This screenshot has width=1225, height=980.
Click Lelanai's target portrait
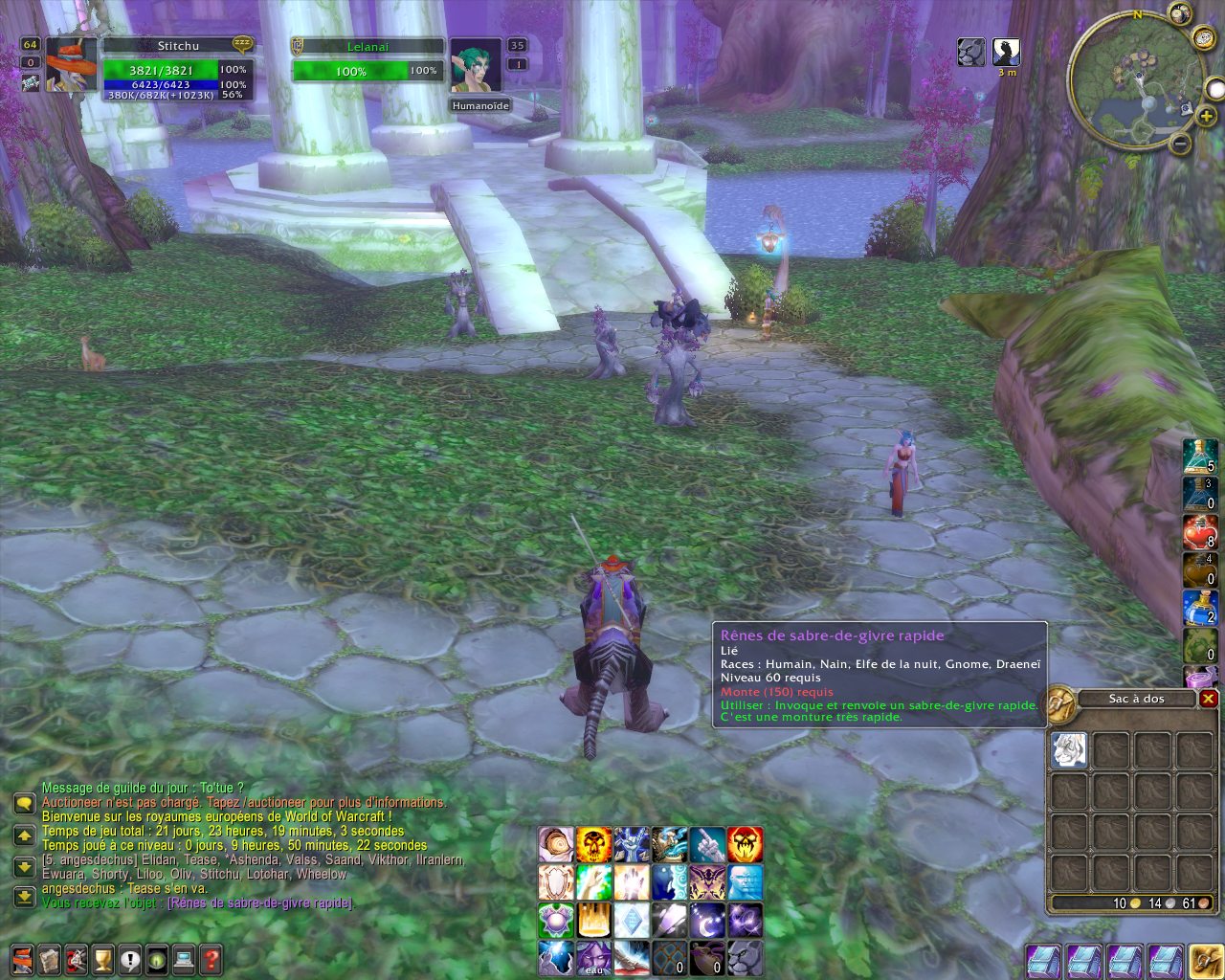point(476,65)
